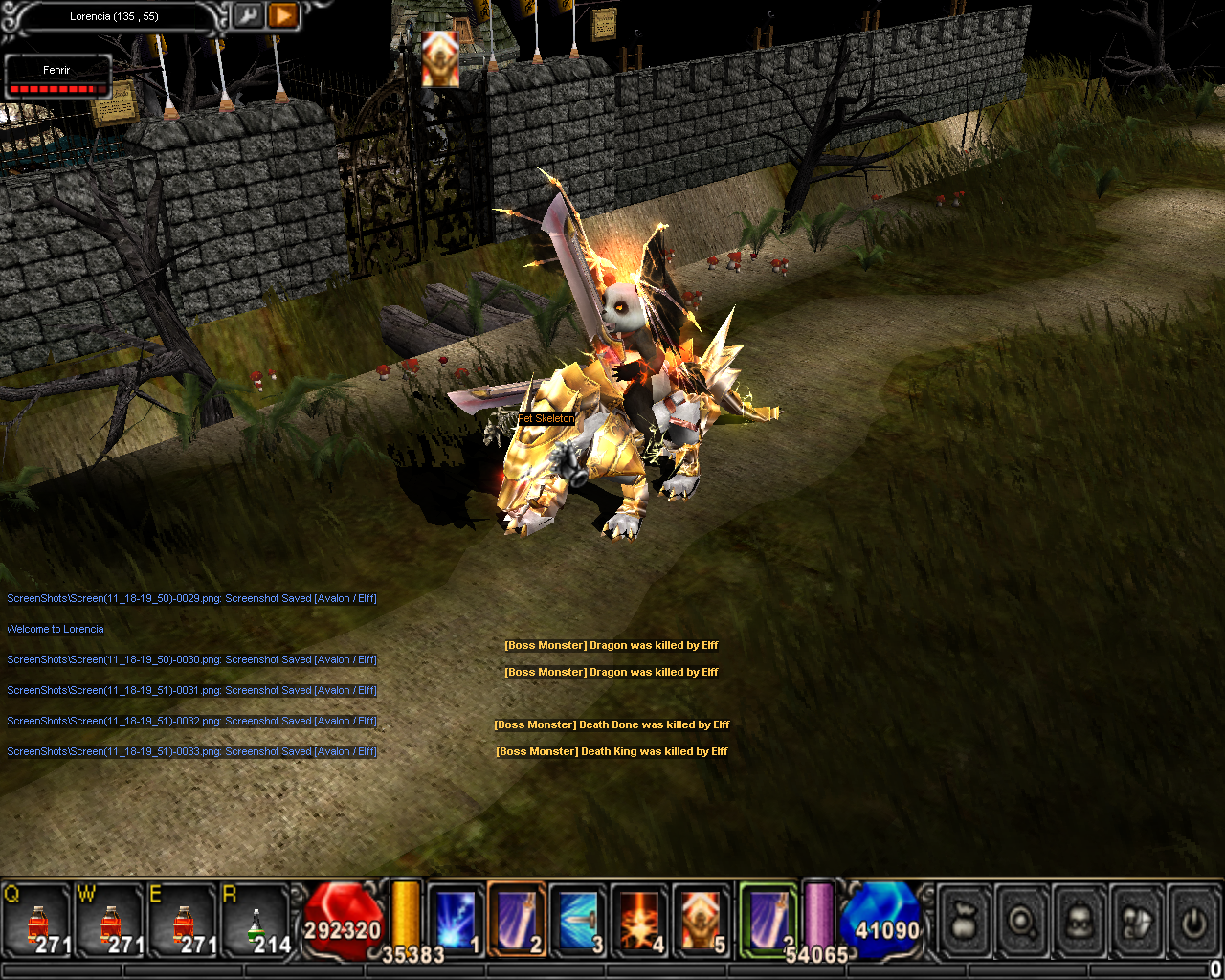Open the inventory bag button
The width and height of the screenshot is (1225, 980).
965,923
